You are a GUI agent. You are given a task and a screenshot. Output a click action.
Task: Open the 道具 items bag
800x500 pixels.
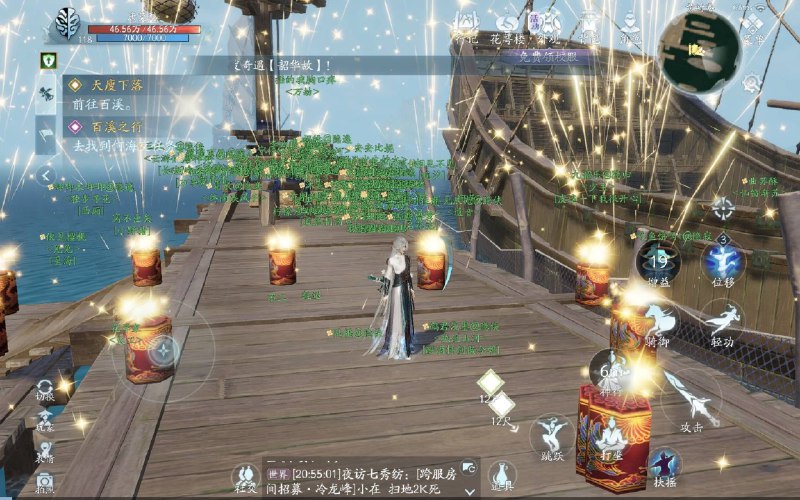click(502, 476)
